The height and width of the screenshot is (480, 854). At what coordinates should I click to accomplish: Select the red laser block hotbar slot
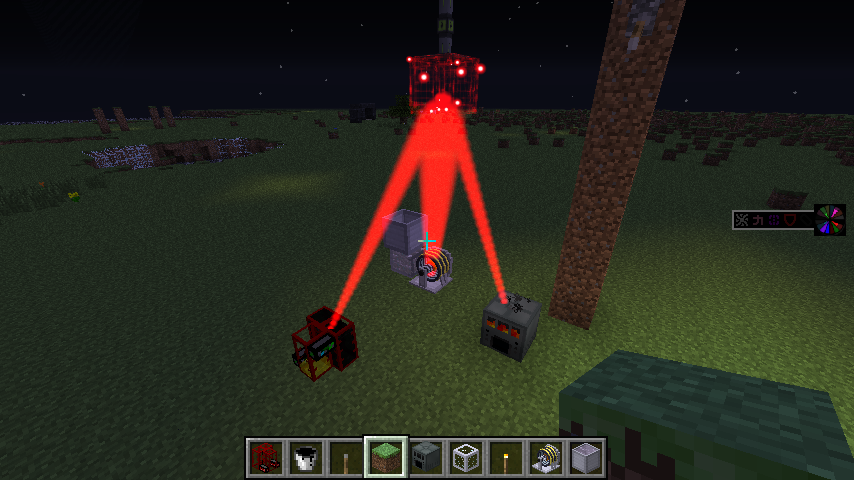tap(265, 458)
